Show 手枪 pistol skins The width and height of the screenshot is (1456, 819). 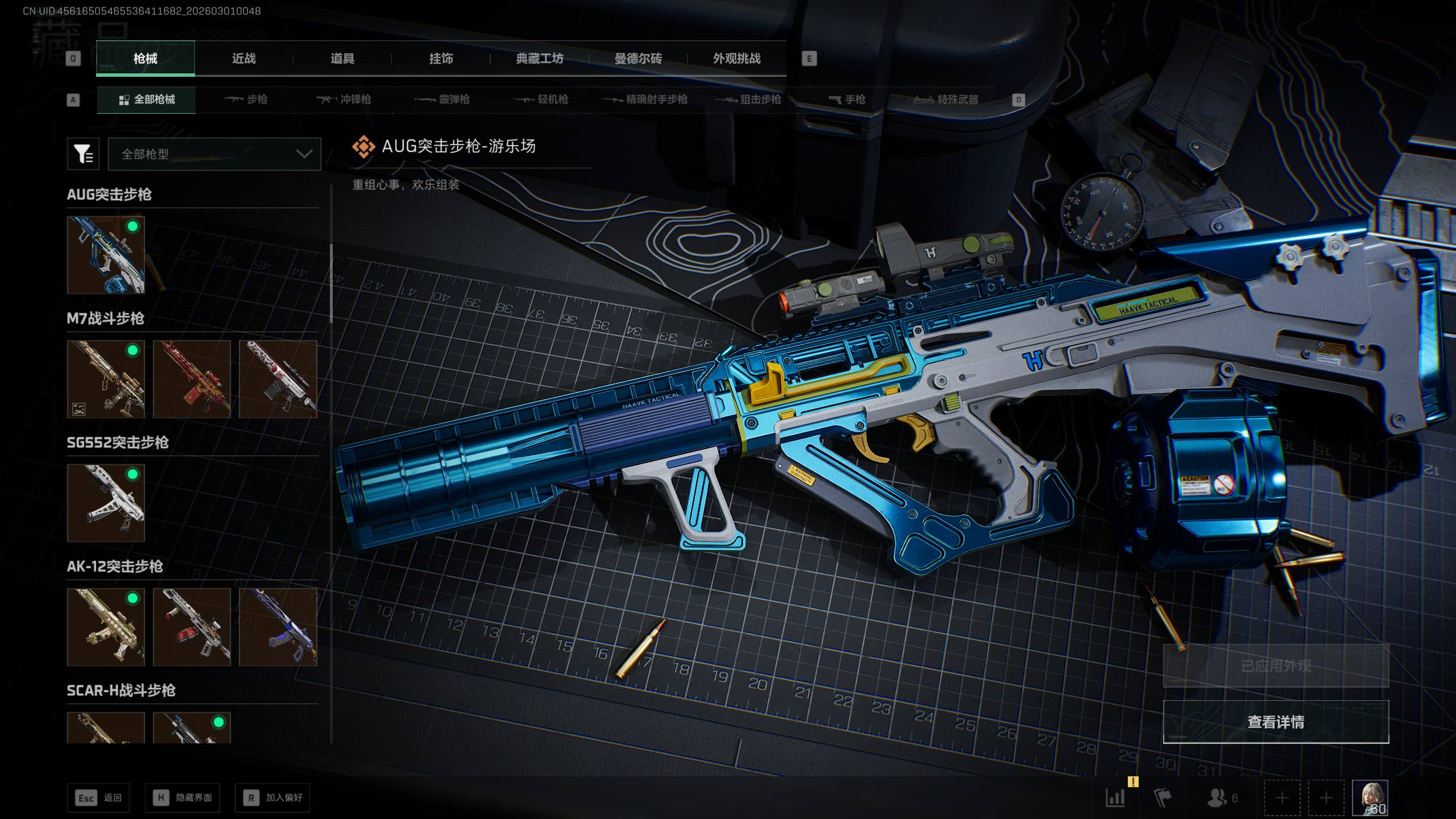click(847, 100)
